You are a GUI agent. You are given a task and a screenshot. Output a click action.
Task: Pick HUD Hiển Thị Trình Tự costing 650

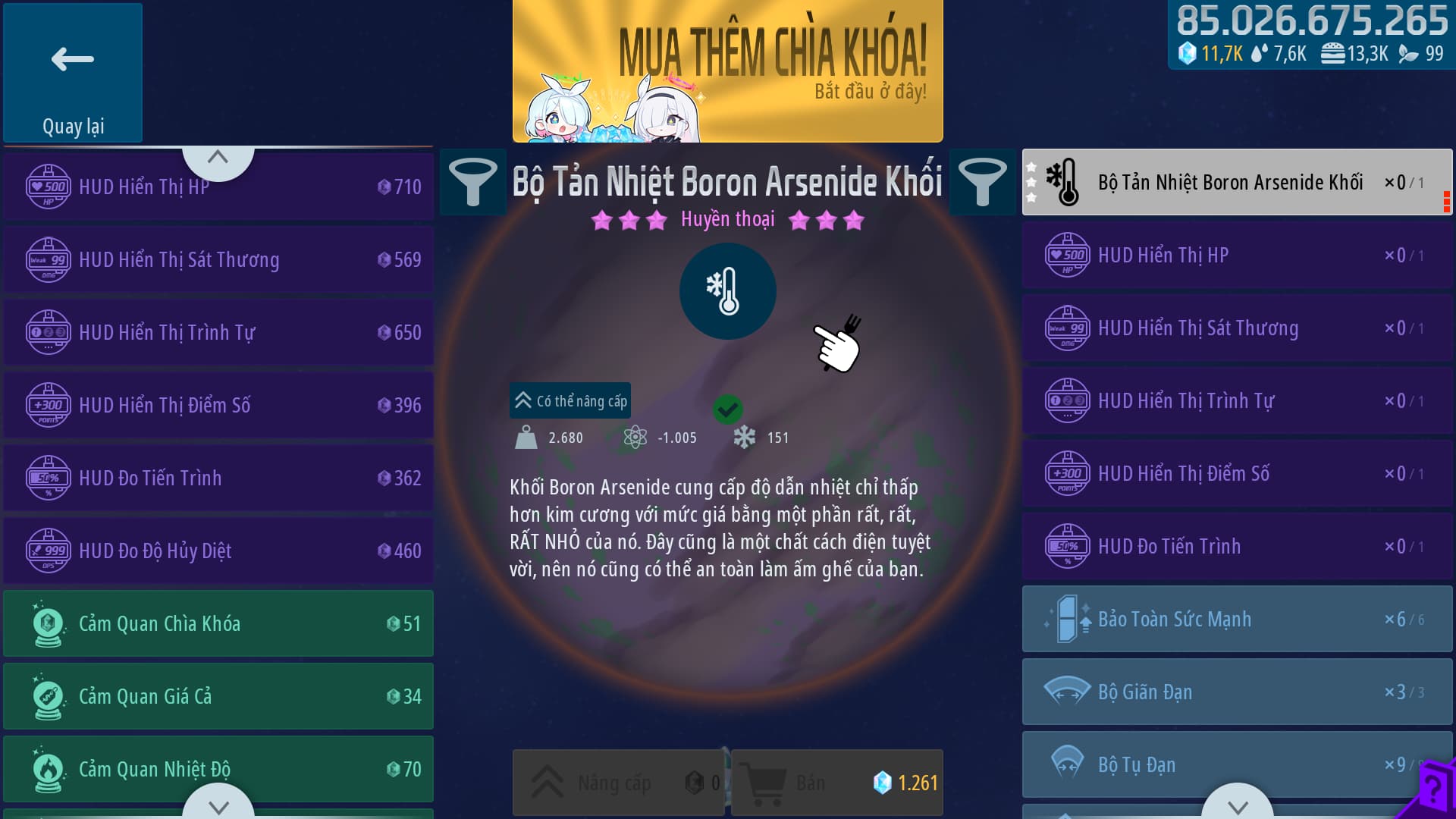(218, 332)
